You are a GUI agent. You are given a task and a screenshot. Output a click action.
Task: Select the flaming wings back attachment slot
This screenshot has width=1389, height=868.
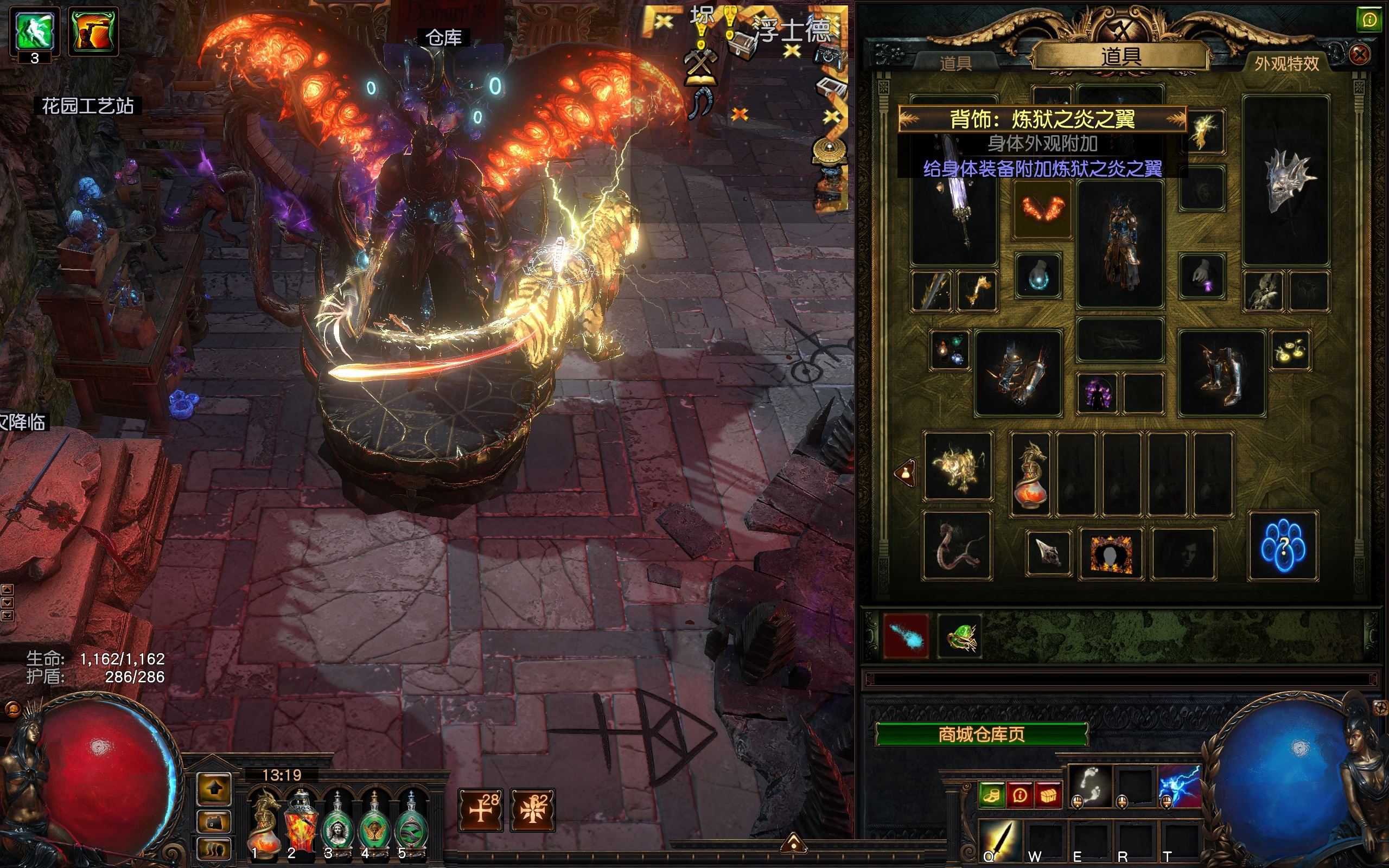point(1042,209)
